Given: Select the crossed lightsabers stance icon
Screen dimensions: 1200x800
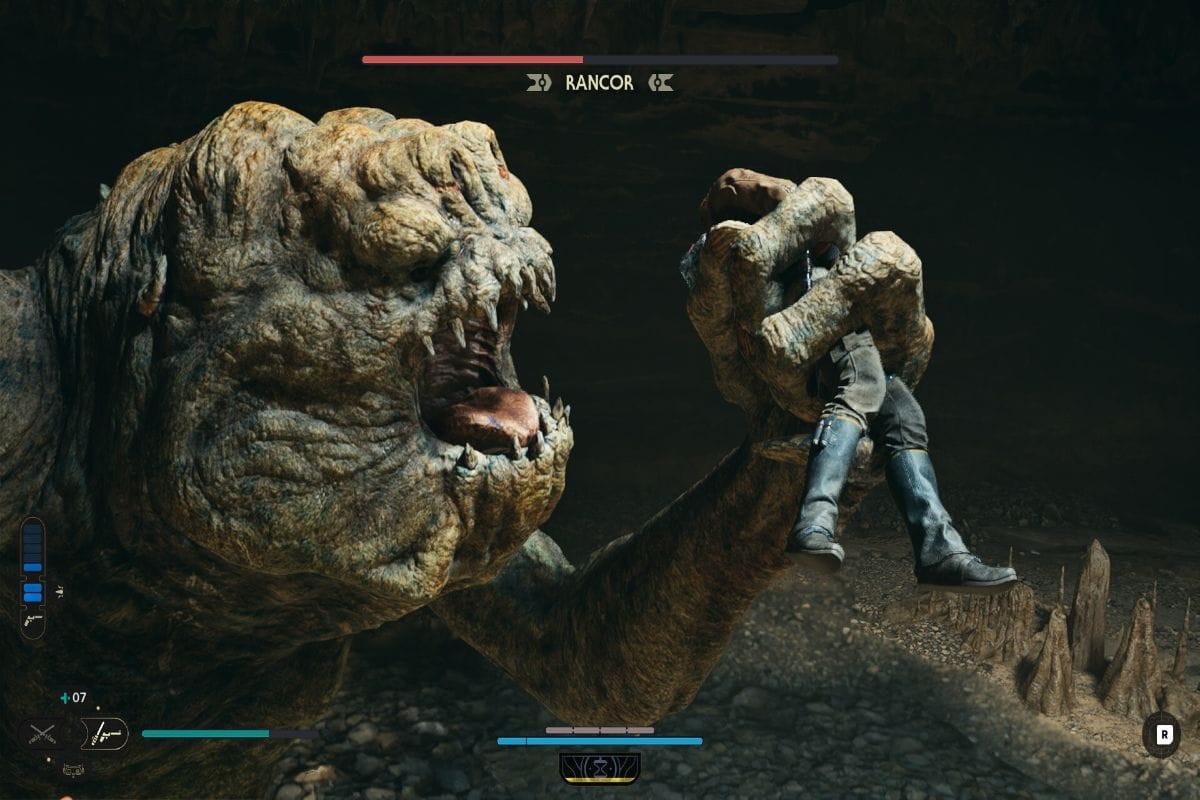Looking at the screenshot, I should [40, 735].
